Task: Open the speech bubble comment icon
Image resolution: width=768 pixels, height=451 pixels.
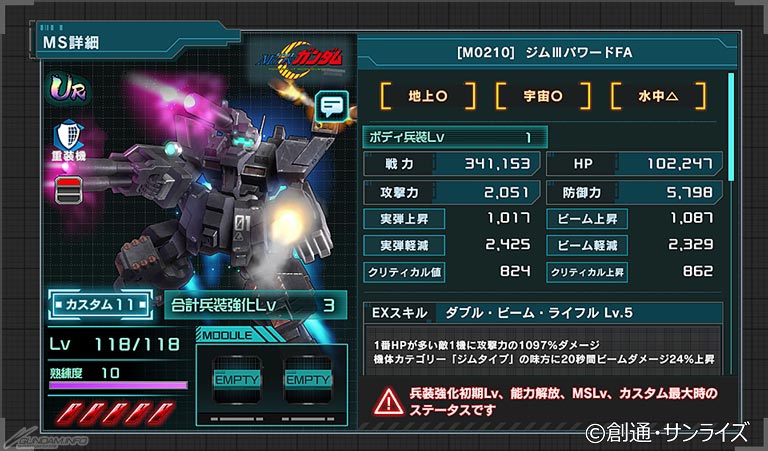Action: point(329,103)
